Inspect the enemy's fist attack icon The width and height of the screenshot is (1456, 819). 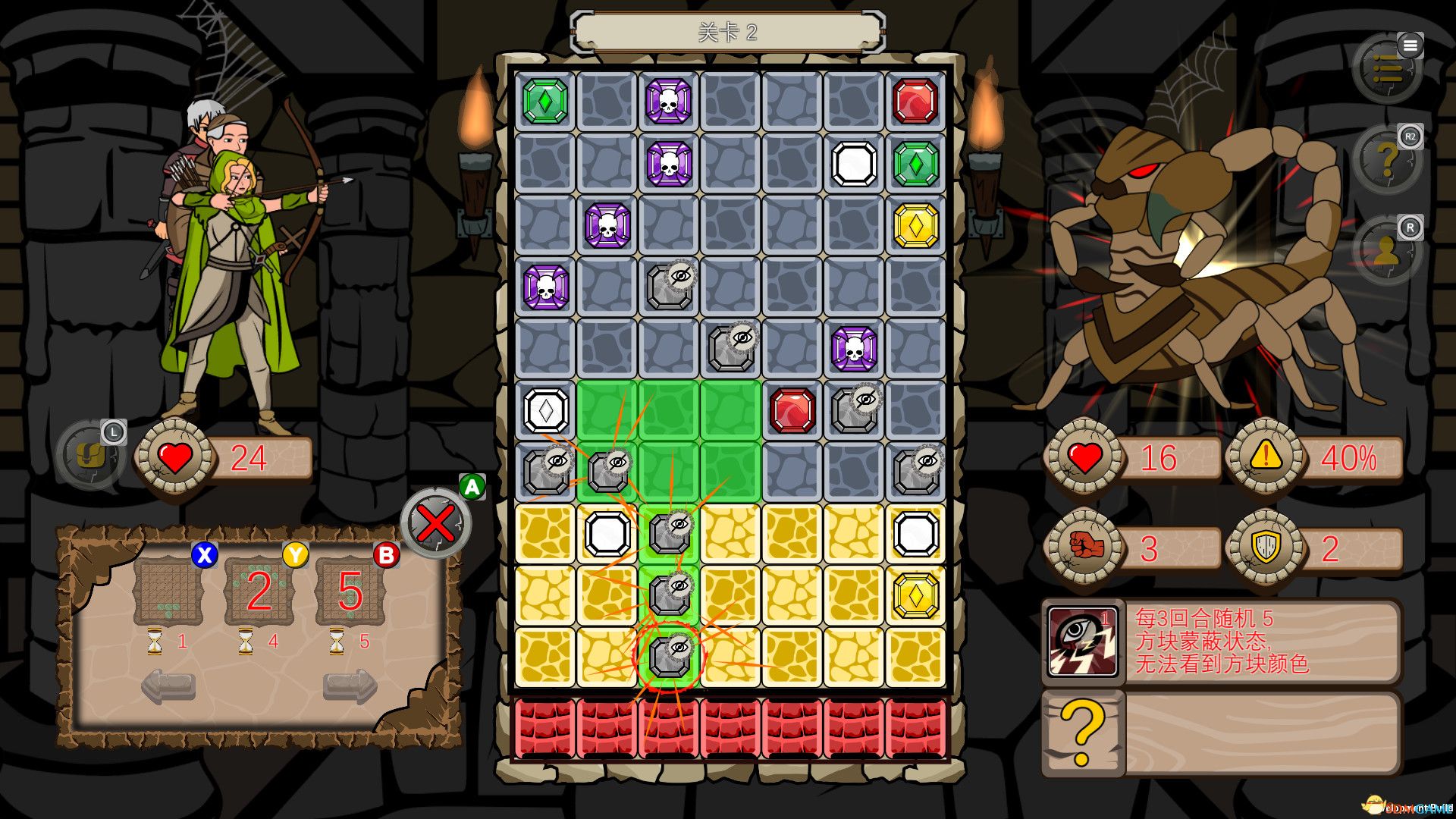(x=1084, y=546)
